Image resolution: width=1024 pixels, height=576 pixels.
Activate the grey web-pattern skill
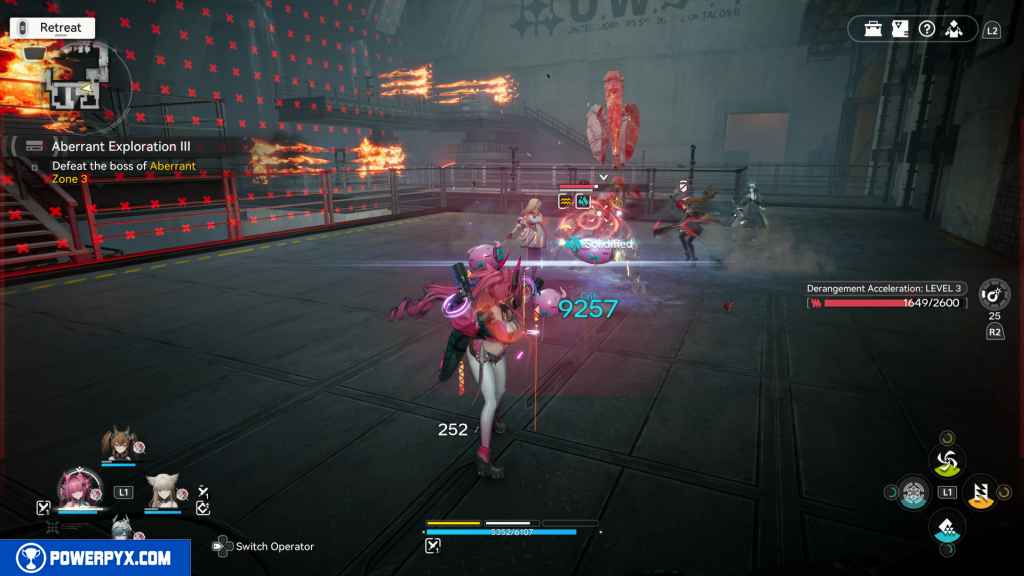click(x=914, y=492)
